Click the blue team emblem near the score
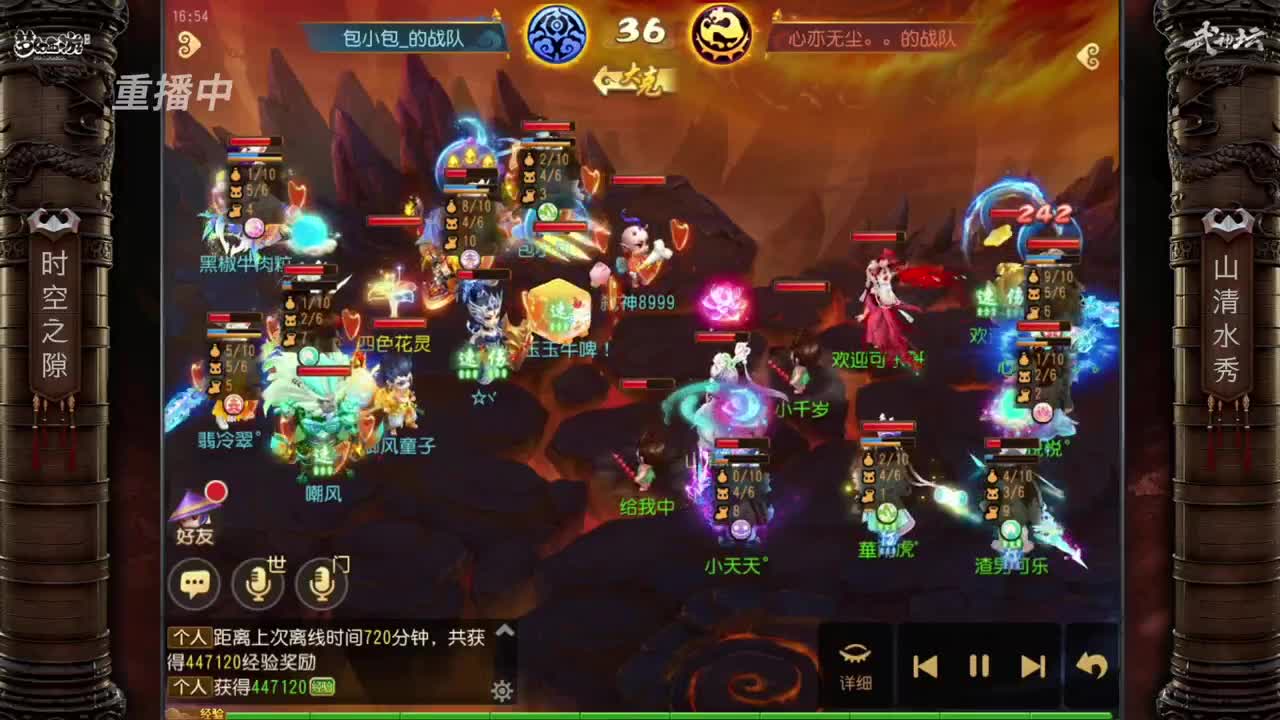Viewport: 1280px width, 720px height. click(x=556, y=34)
